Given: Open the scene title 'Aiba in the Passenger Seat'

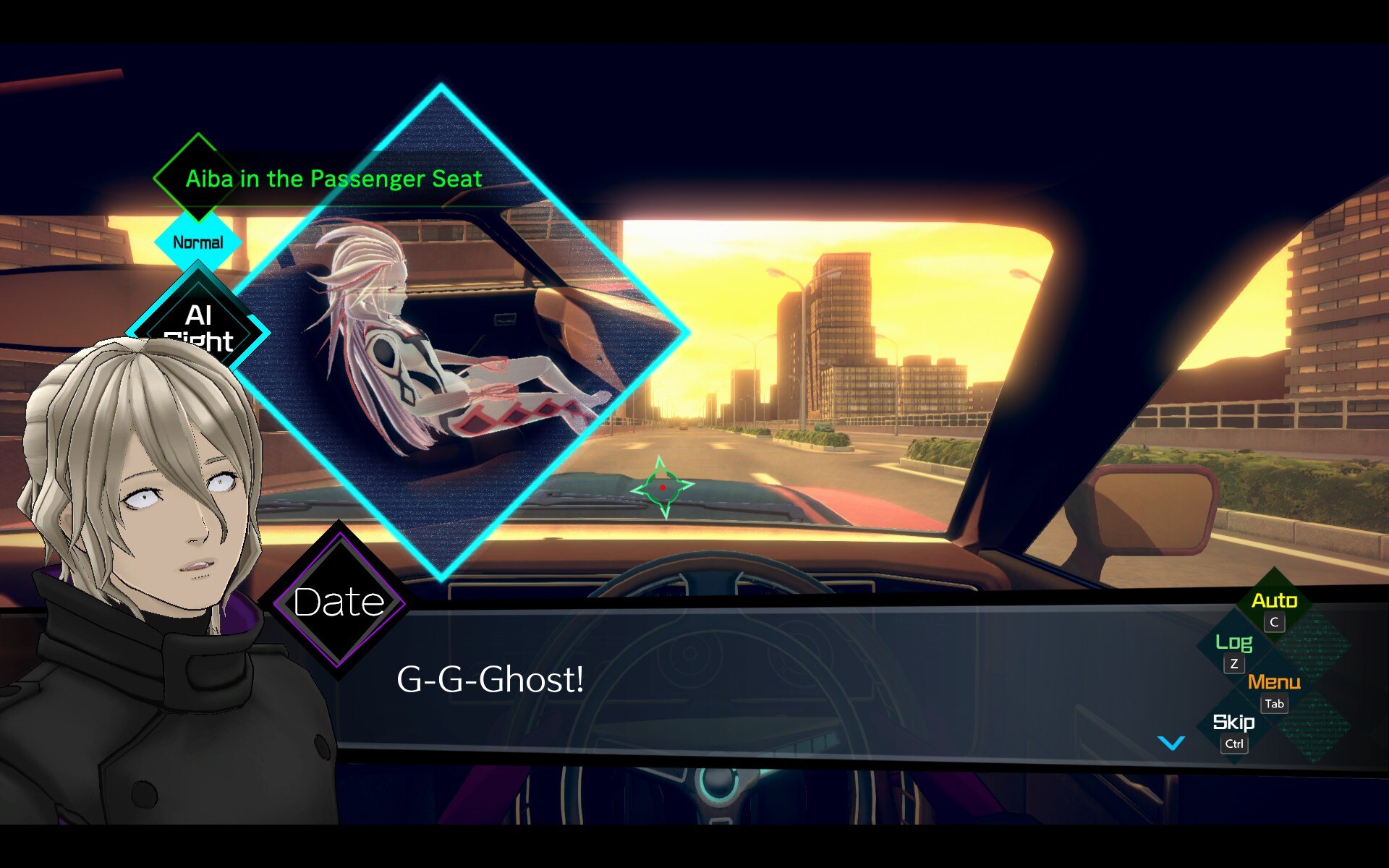Looking at the screenshot, I should pyautogui.click(x=334, y=179).
